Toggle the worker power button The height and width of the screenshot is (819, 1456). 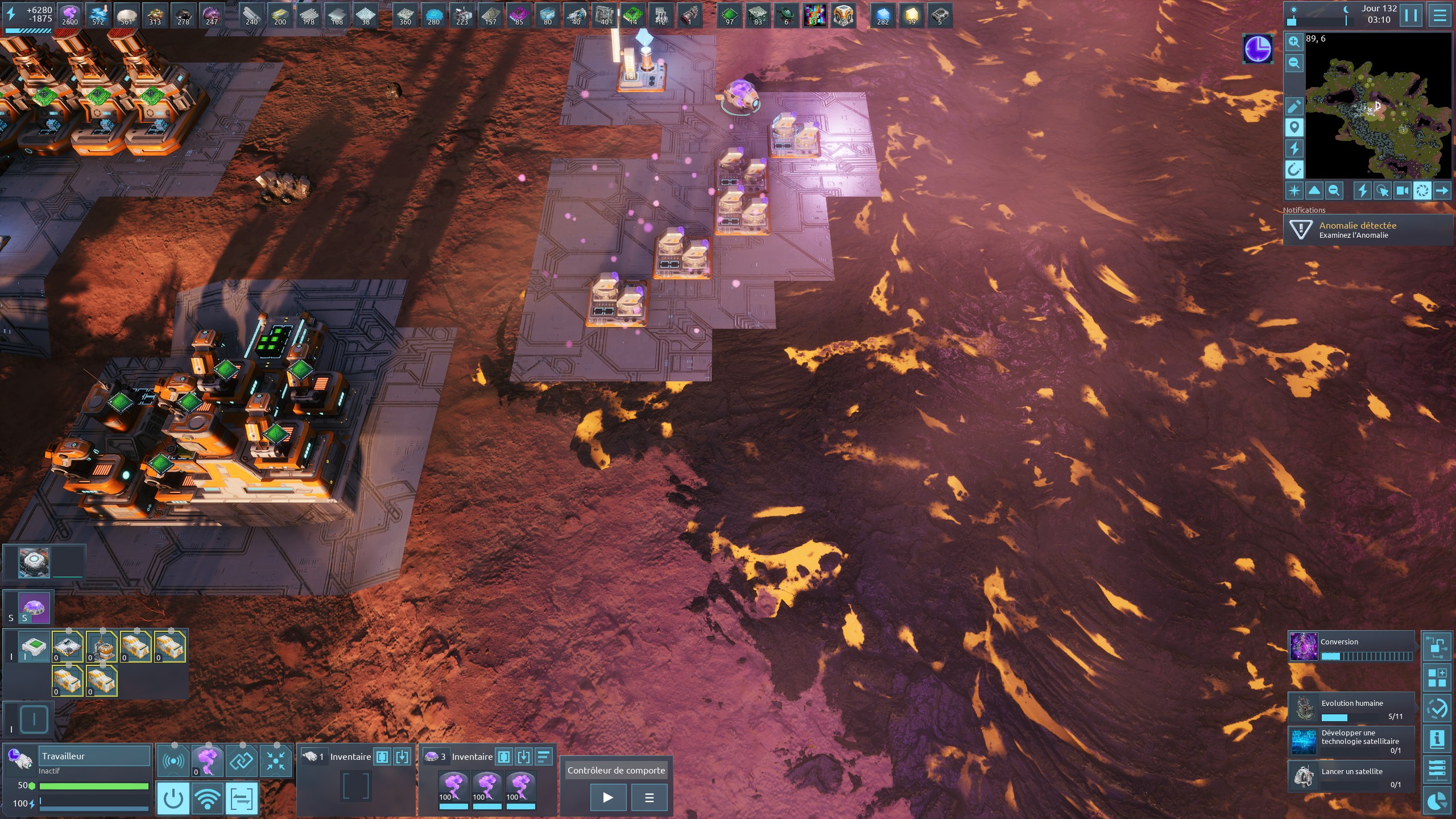[173, 797]
